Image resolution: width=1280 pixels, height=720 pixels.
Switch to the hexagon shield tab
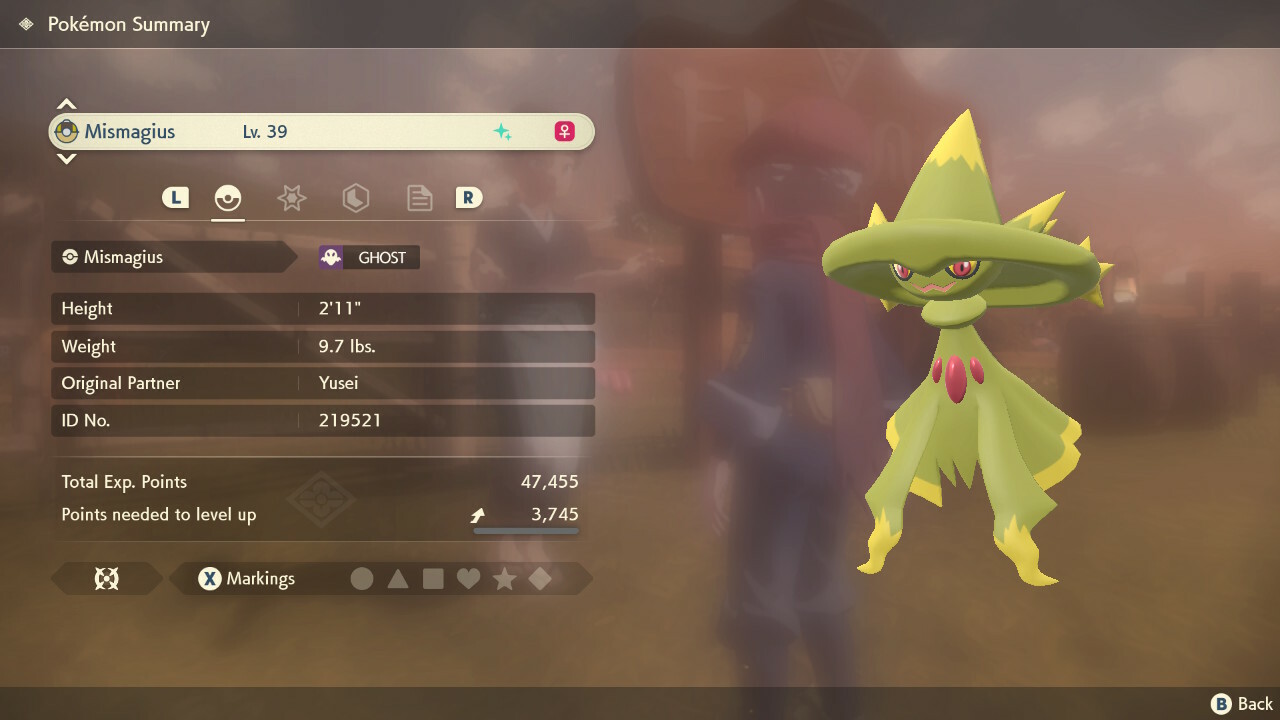tap(355, 198)
